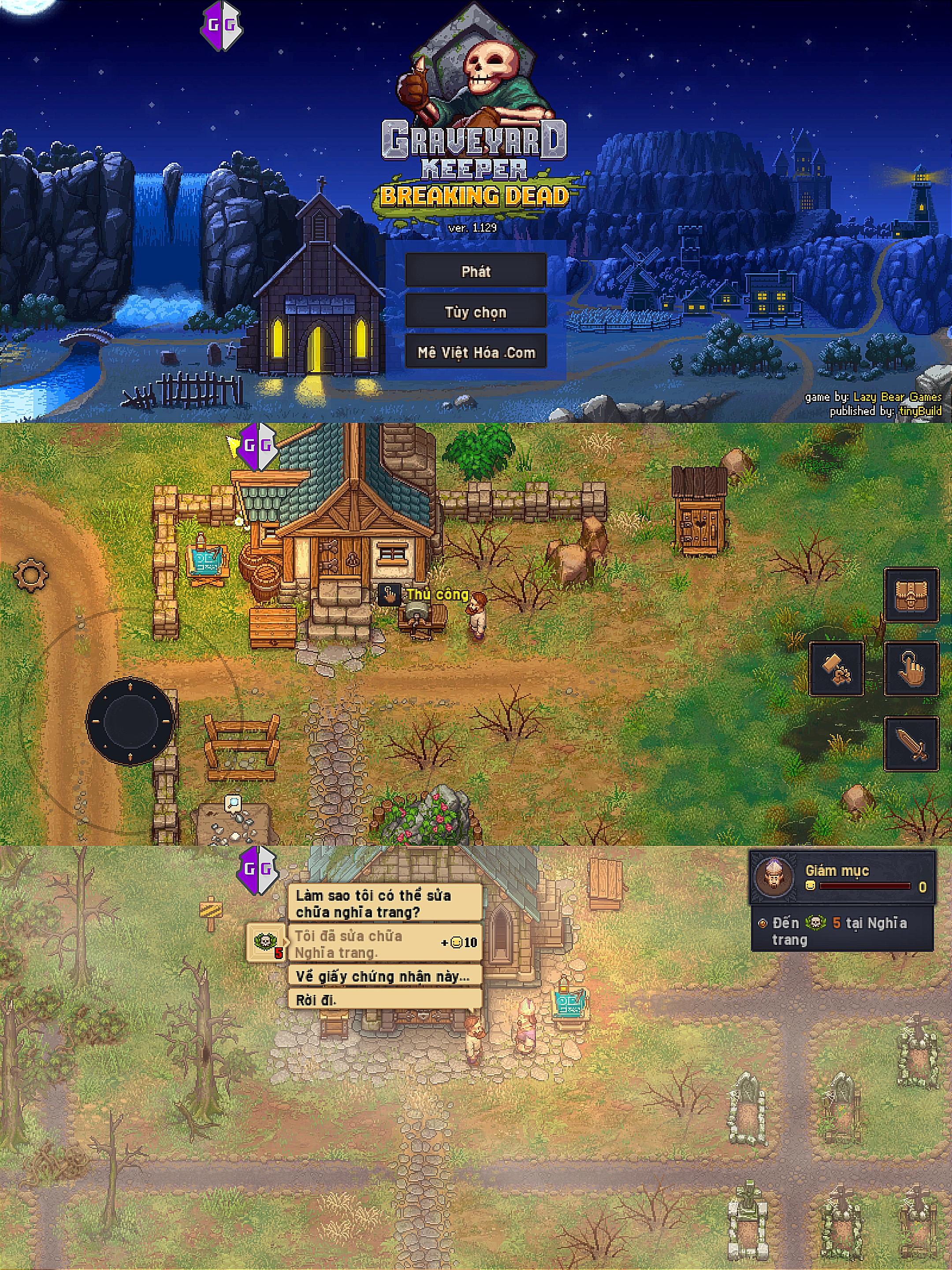952x1270 pixels.
Task: Open the GameGuardian icon on the title screen
Action: (222, 25)
